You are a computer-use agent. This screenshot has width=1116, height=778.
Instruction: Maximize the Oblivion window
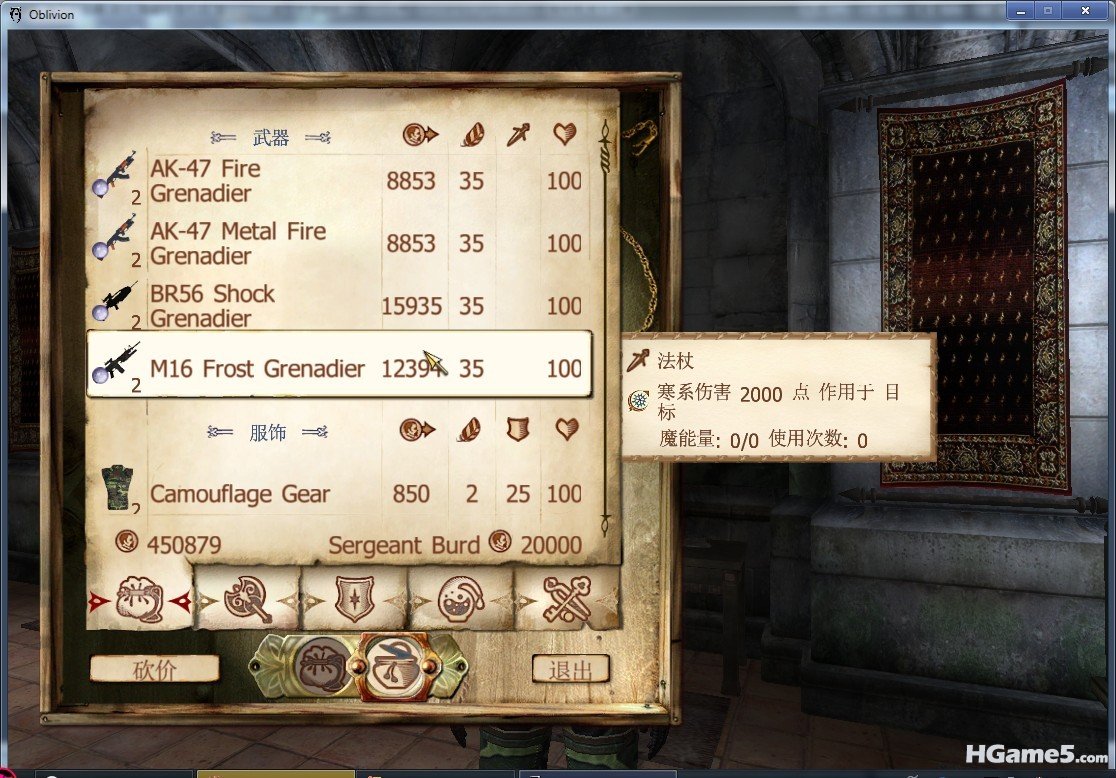(x=1049, y=11)
